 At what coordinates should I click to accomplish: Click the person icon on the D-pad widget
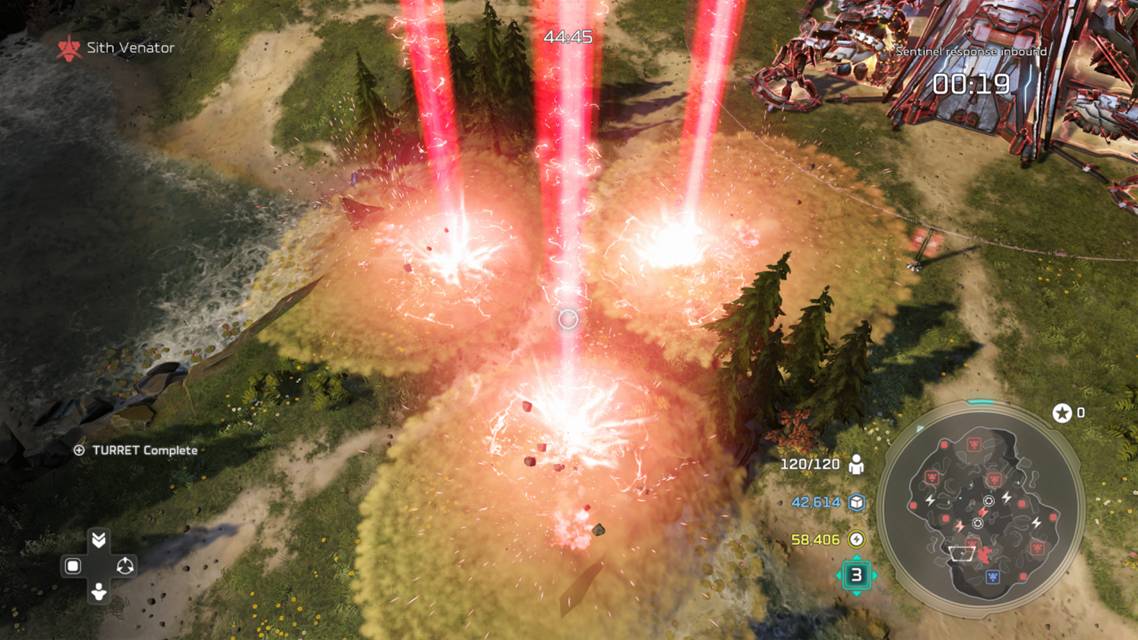click(x=98, y=592)
